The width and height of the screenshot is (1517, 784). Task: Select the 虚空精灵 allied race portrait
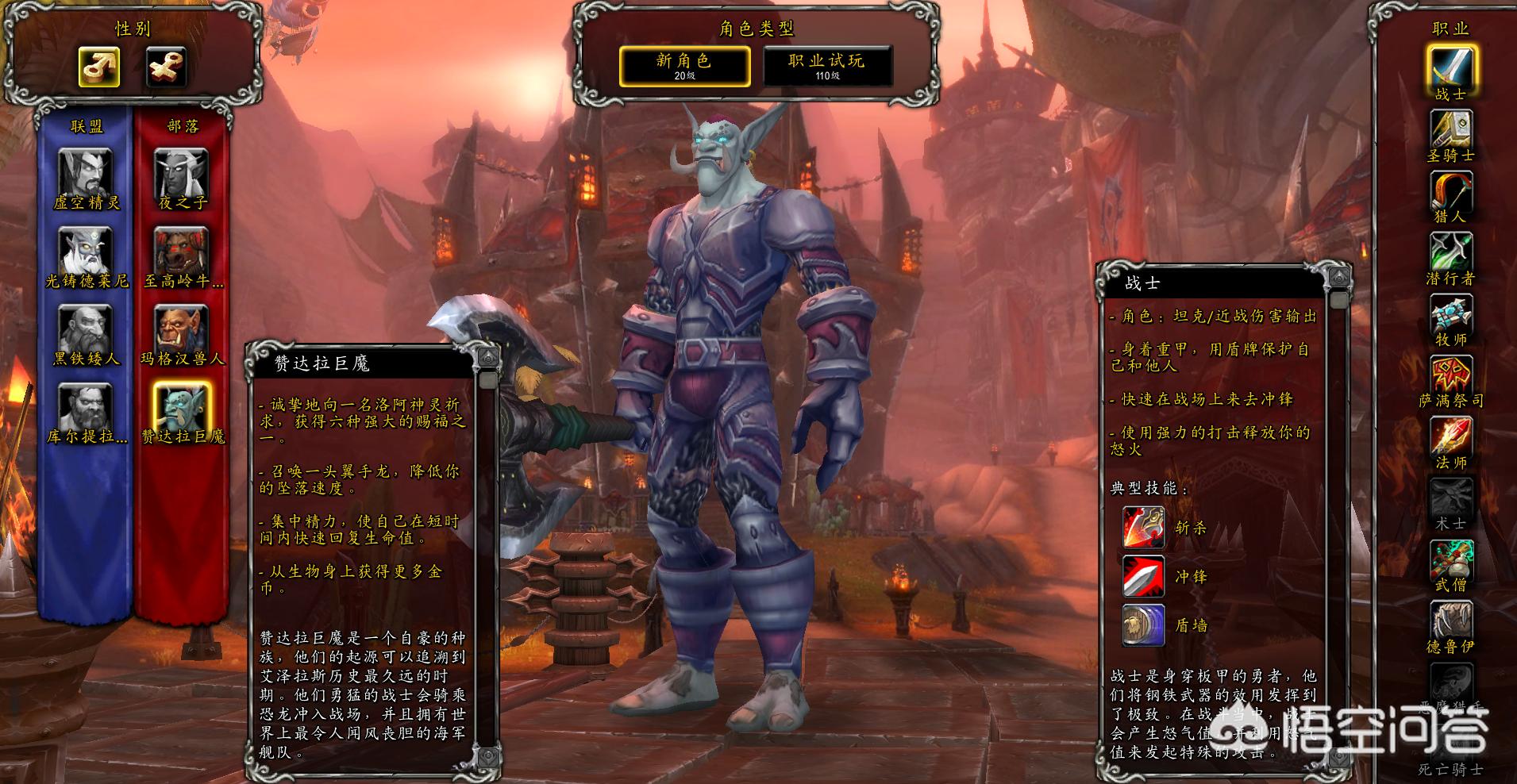(86, 173)
